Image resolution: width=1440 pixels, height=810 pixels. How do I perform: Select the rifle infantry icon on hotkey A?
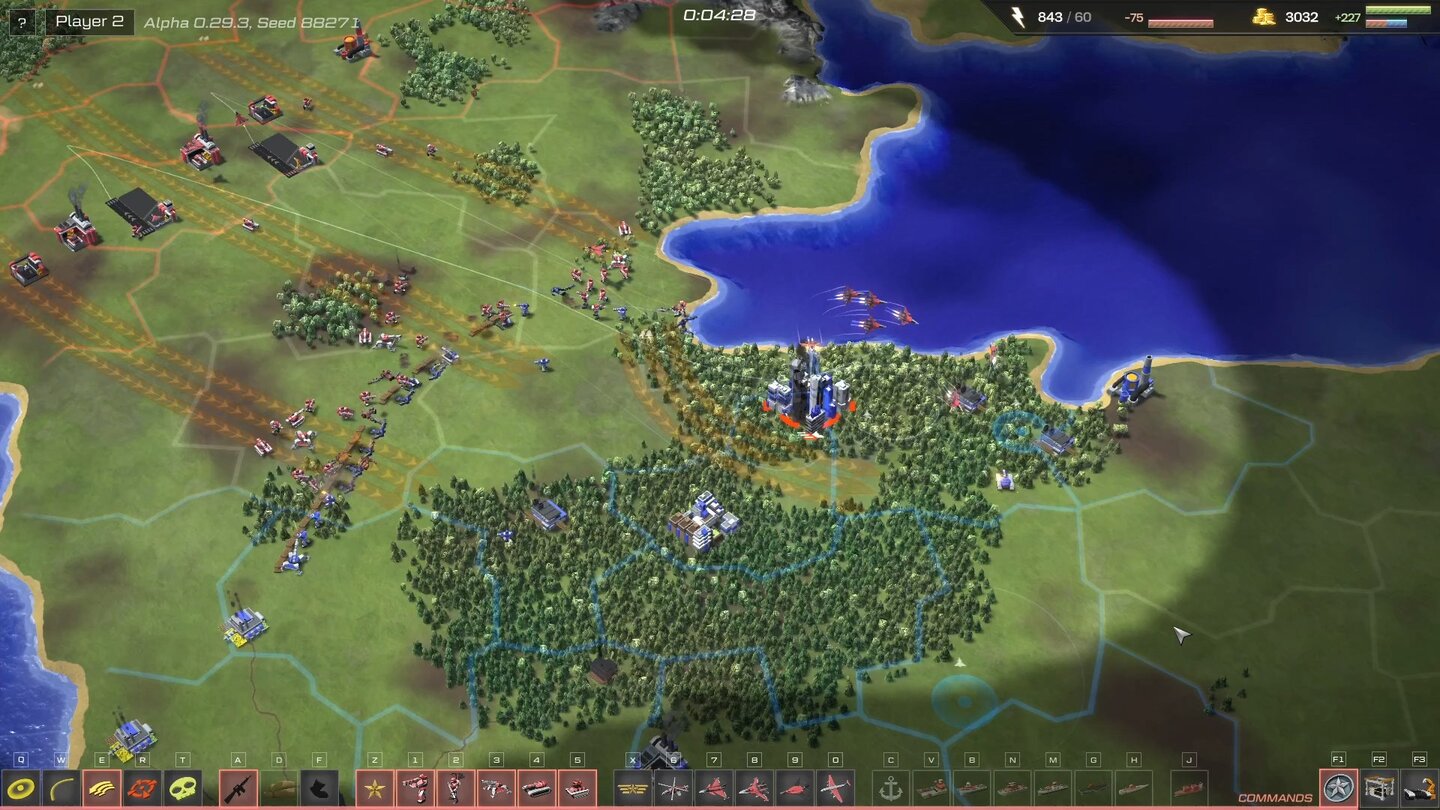(x=237, y=787)
